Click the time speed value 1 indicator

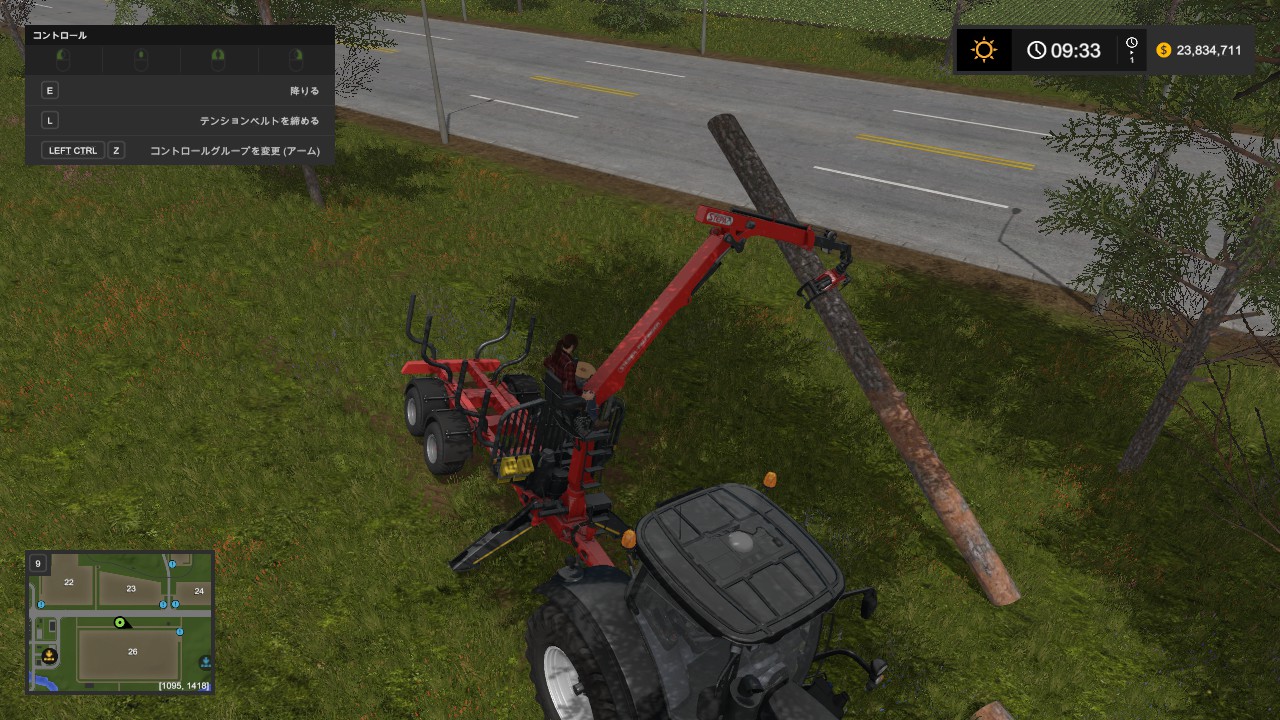tap(1132, 60)
